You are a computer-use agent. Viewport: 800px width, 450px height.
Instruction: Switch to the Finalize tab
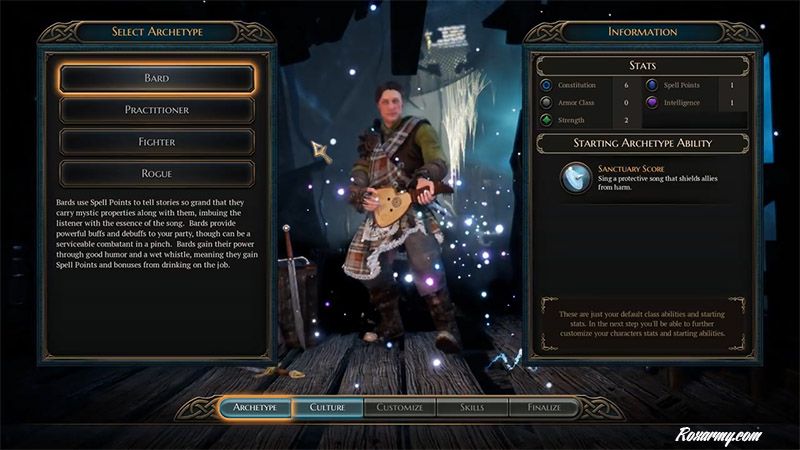pos(545,407)
